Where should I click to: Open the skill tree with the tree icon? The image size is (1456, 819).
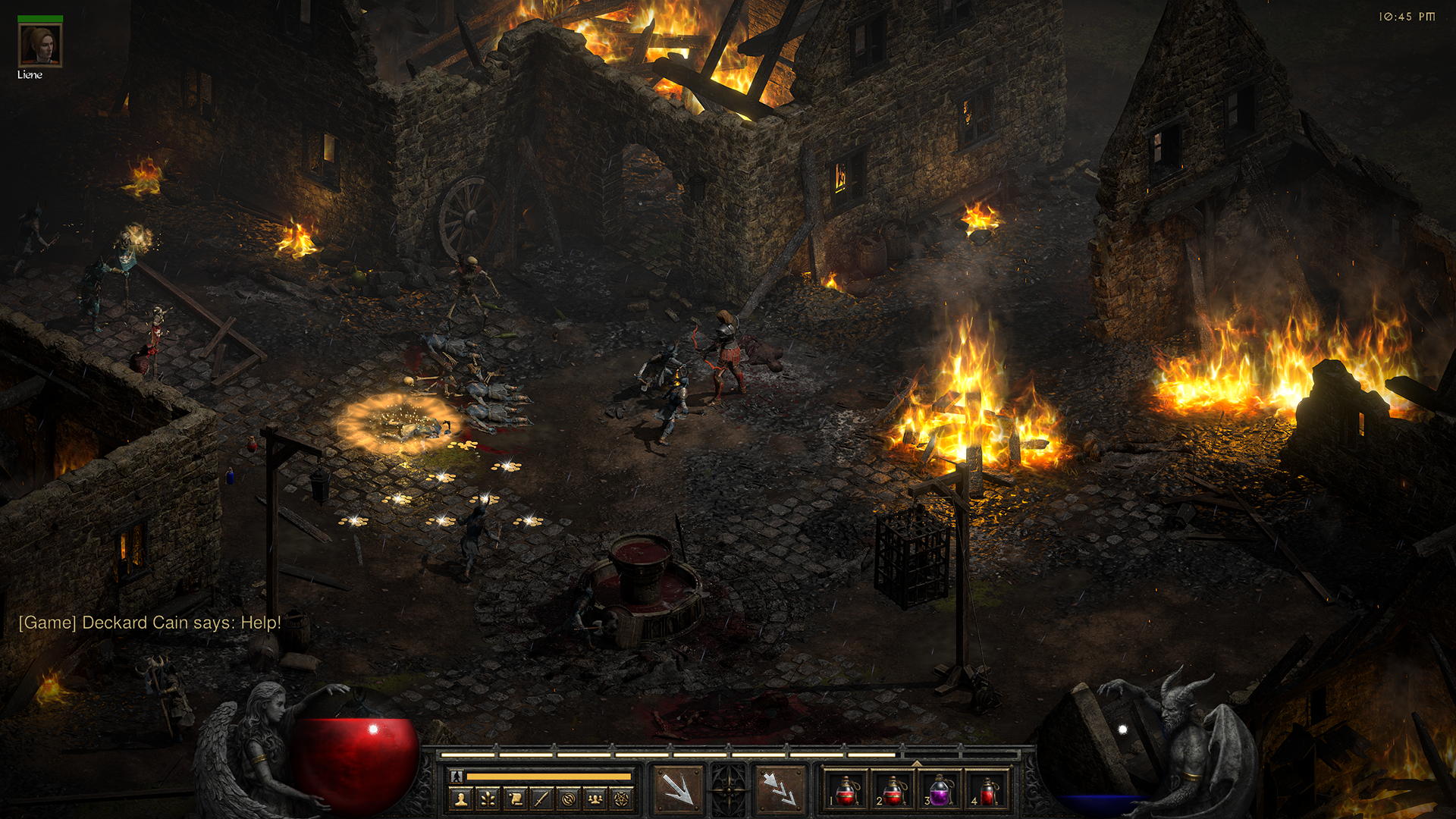pyautogui.click(x=488, y=799)
